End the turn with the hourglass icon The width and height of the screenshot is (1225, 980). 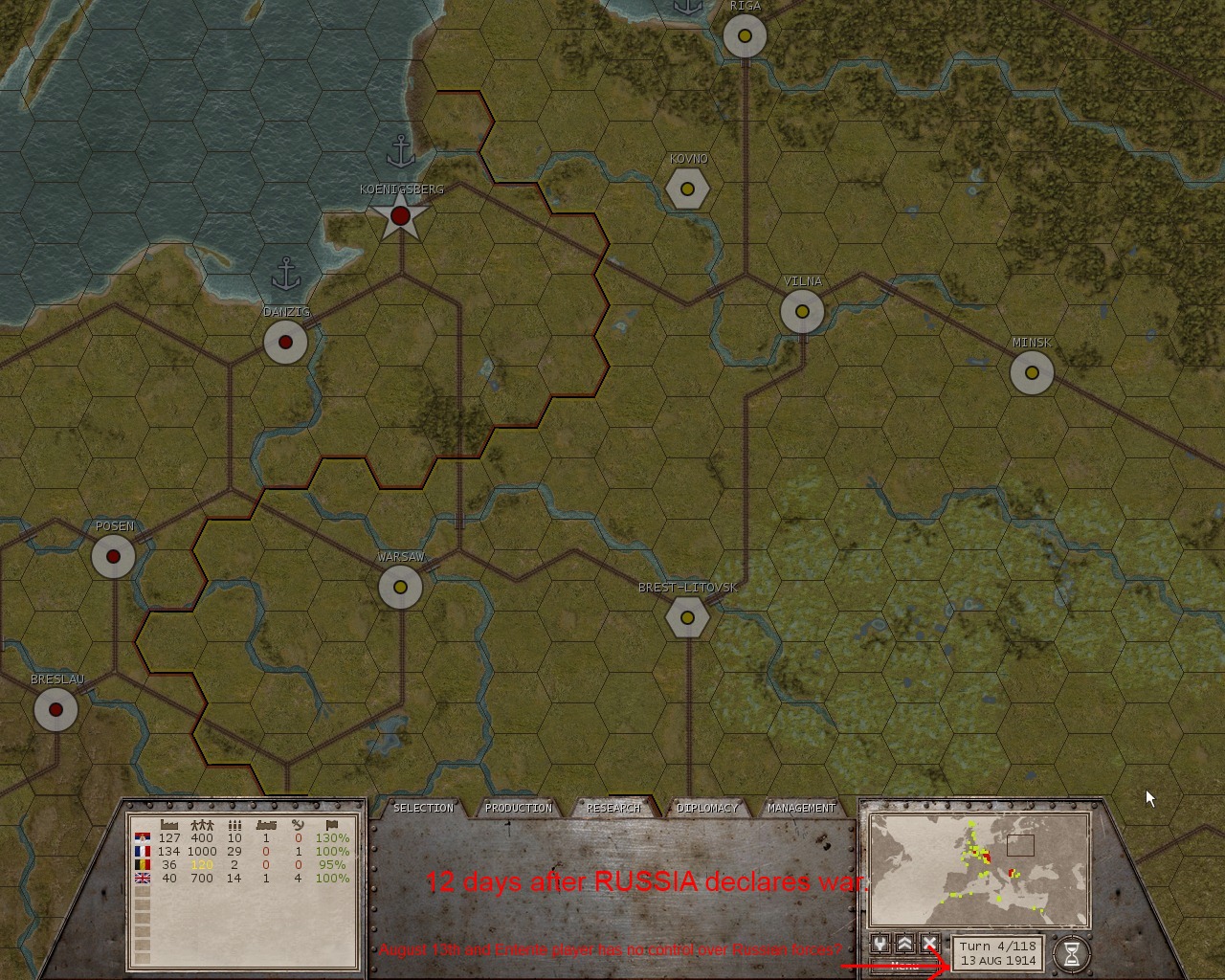[x=1074, y=951]
